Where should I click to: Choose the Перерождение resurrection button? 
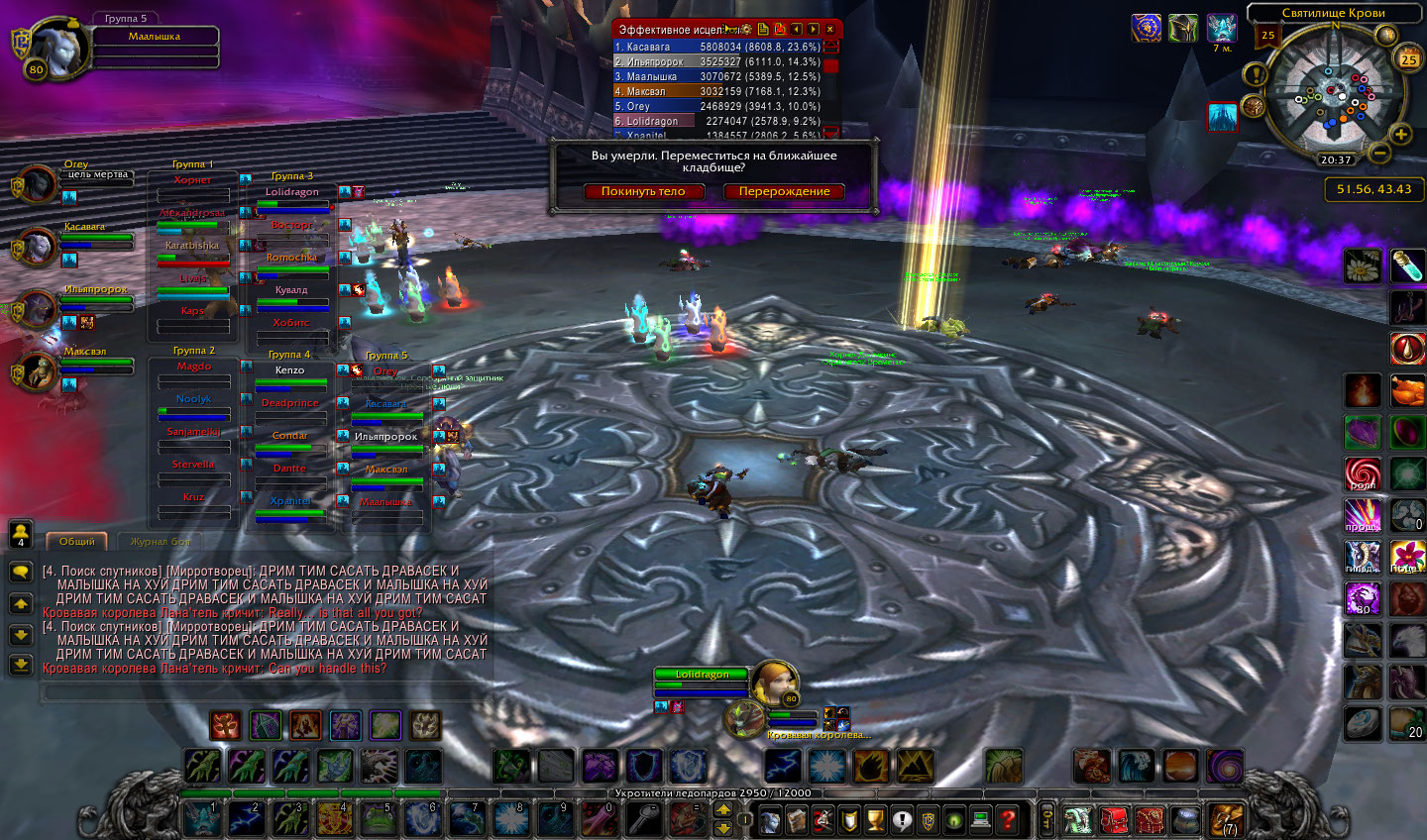click(784, 191)
